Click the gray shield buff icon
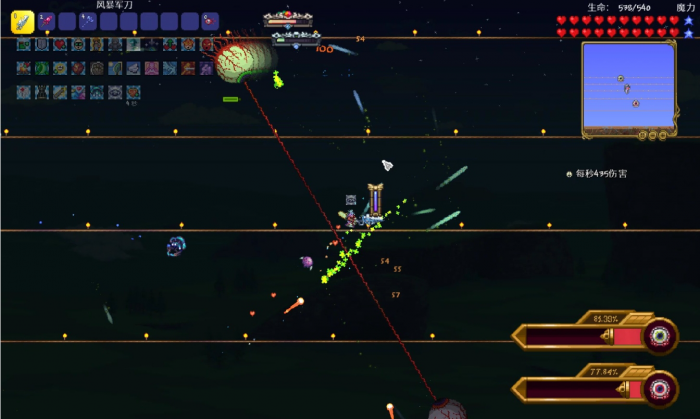 (x=42, y=44)
